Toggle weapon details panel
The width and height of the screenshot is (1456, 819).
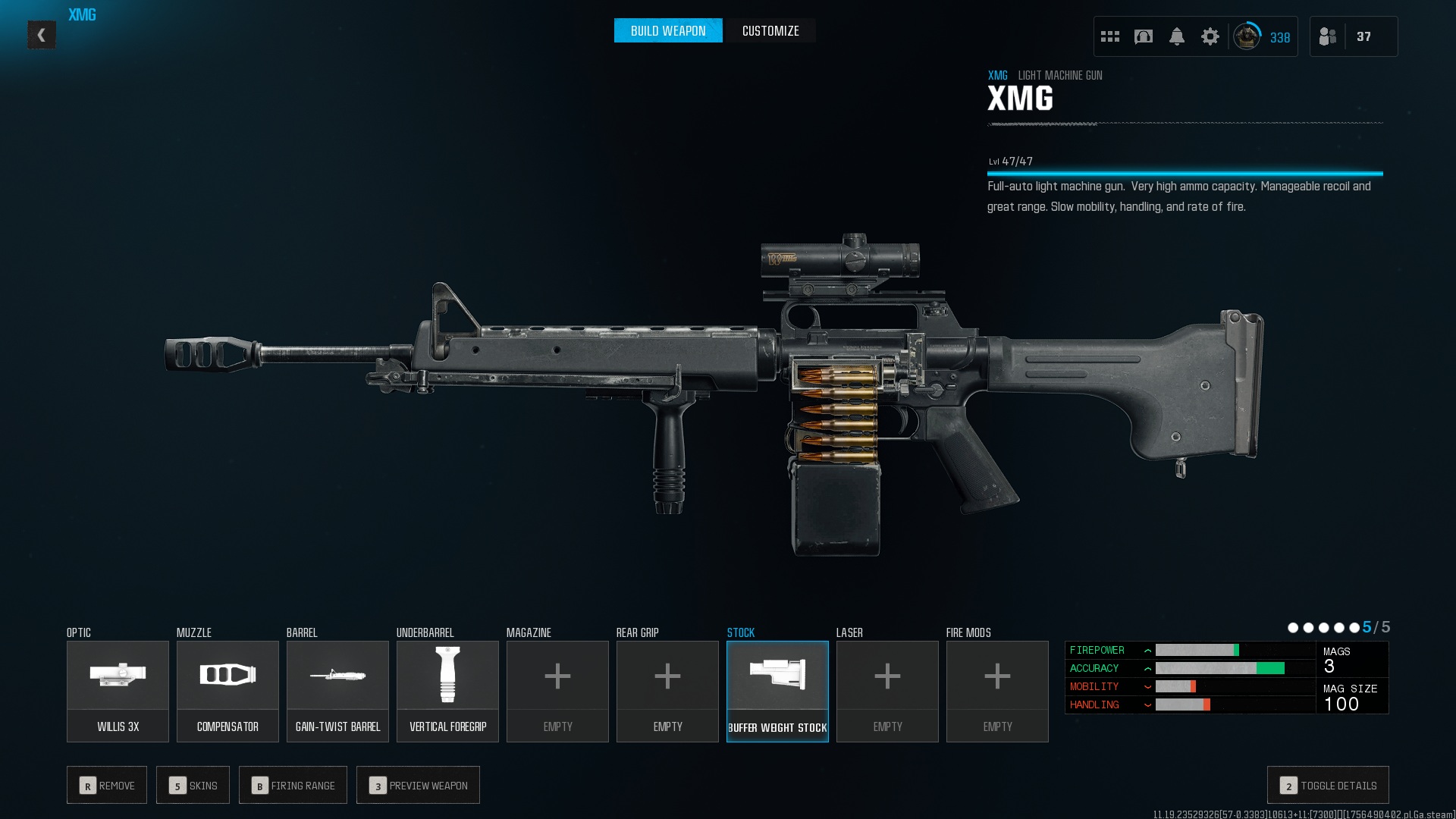pos(1328,786)
